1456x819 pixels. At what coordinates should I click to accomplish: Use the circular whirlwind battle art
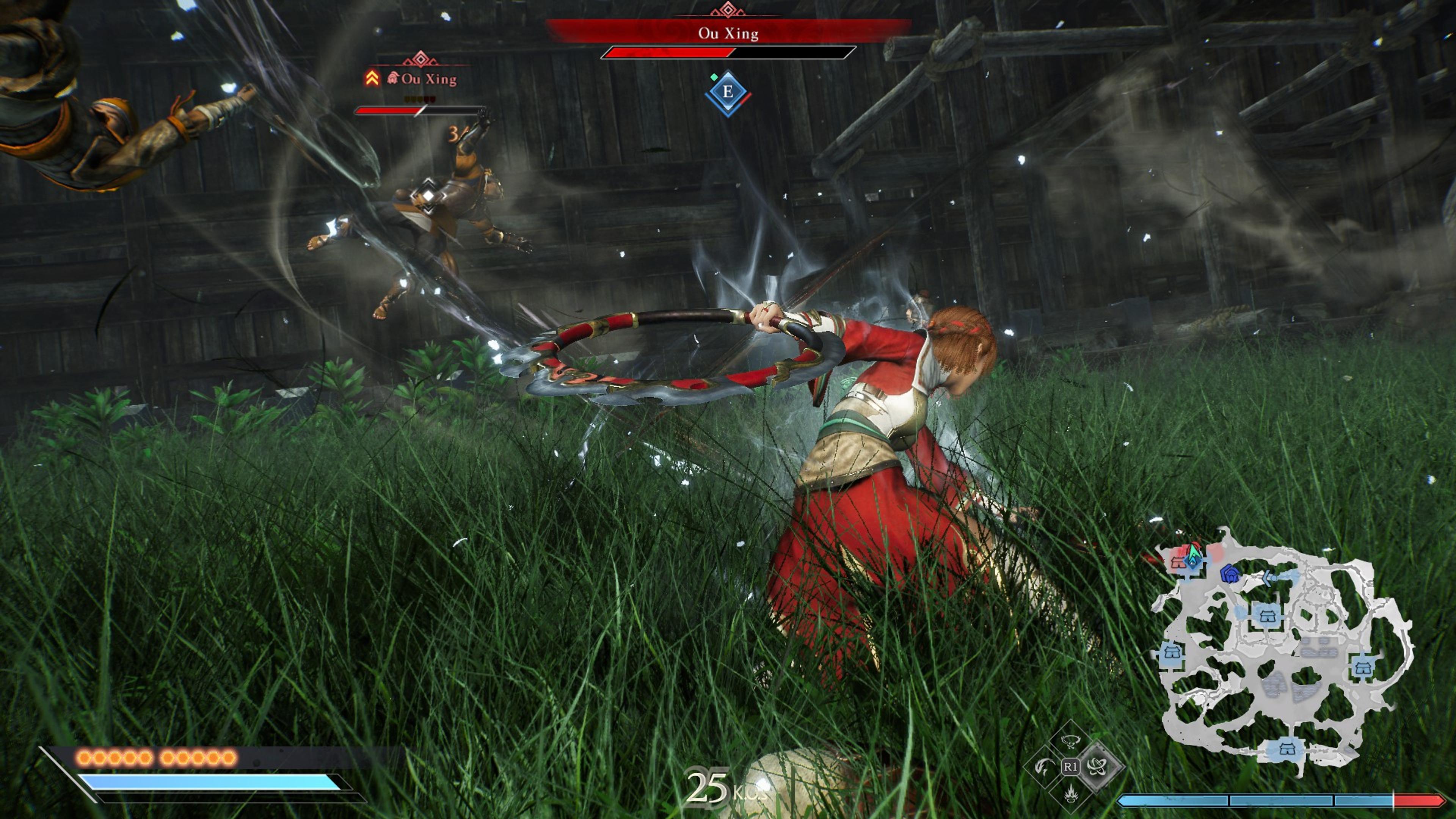1069,741
